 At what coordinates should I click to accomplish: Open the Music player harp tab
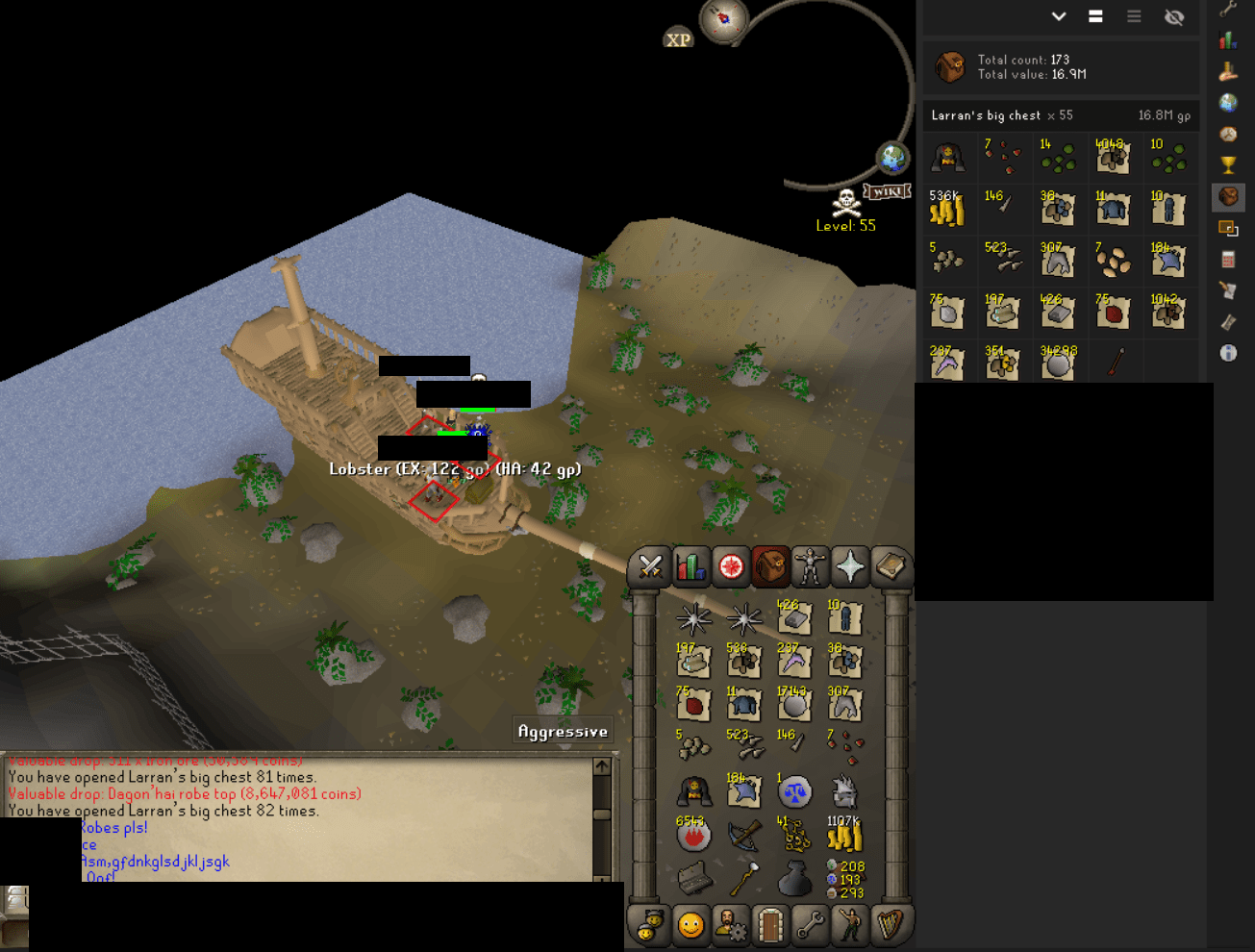[x=891, y=926]
